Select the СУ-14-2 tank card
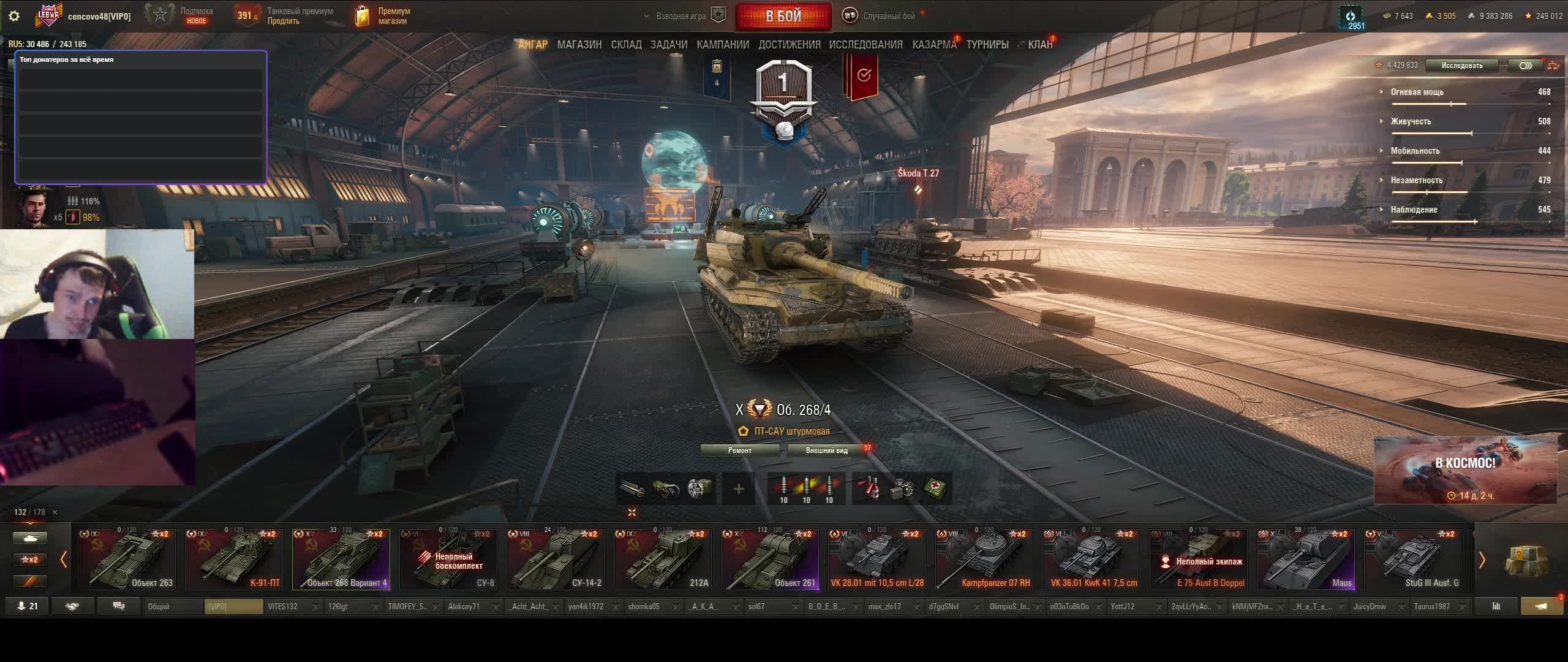Viewport: 1568px width, 662px height. point(556,560)
